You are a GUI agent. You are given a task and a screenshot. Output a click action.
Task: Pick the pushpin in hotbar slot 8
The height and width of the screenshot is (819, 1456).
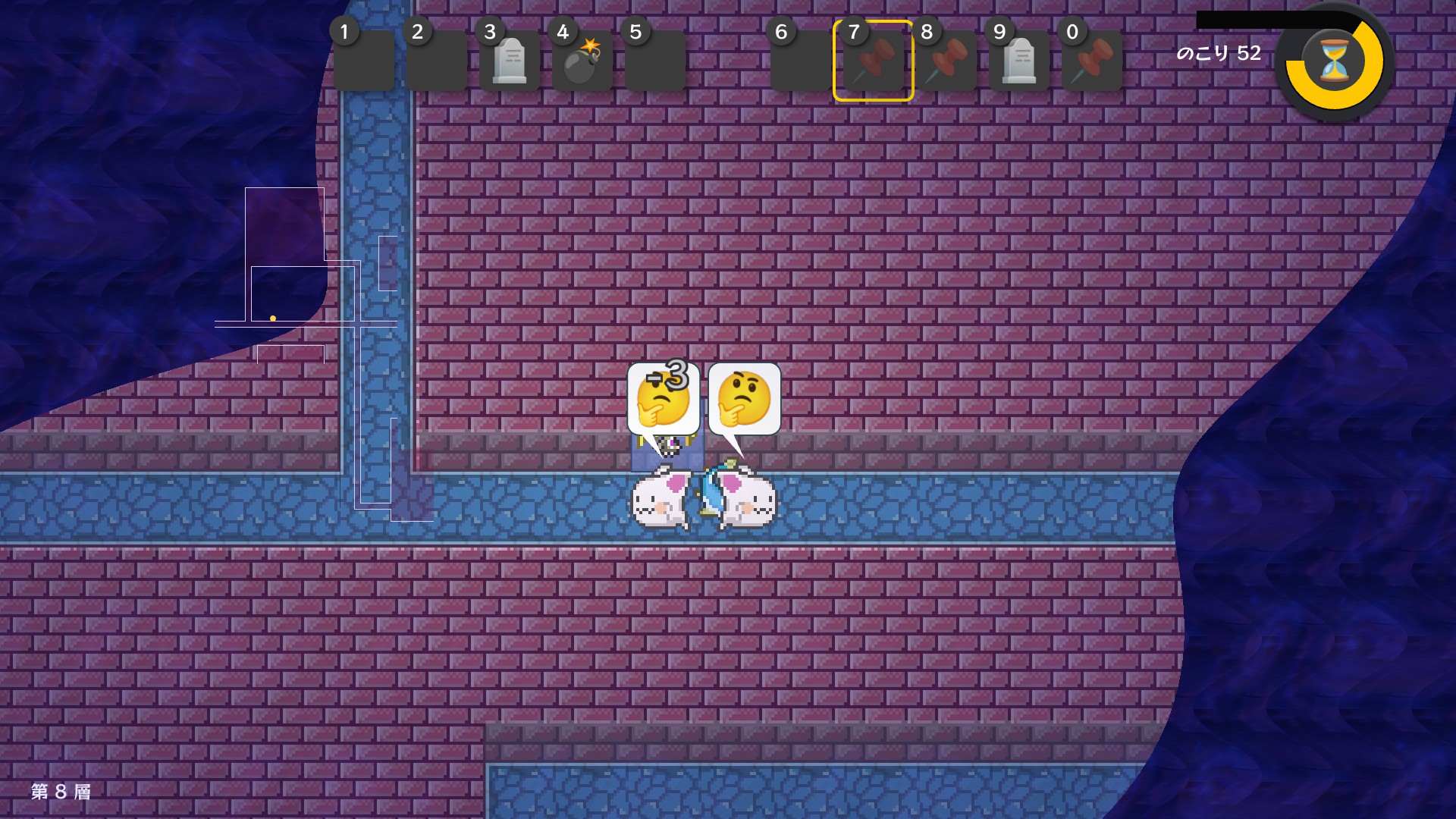pyautogui.click(x=946, y=61)
